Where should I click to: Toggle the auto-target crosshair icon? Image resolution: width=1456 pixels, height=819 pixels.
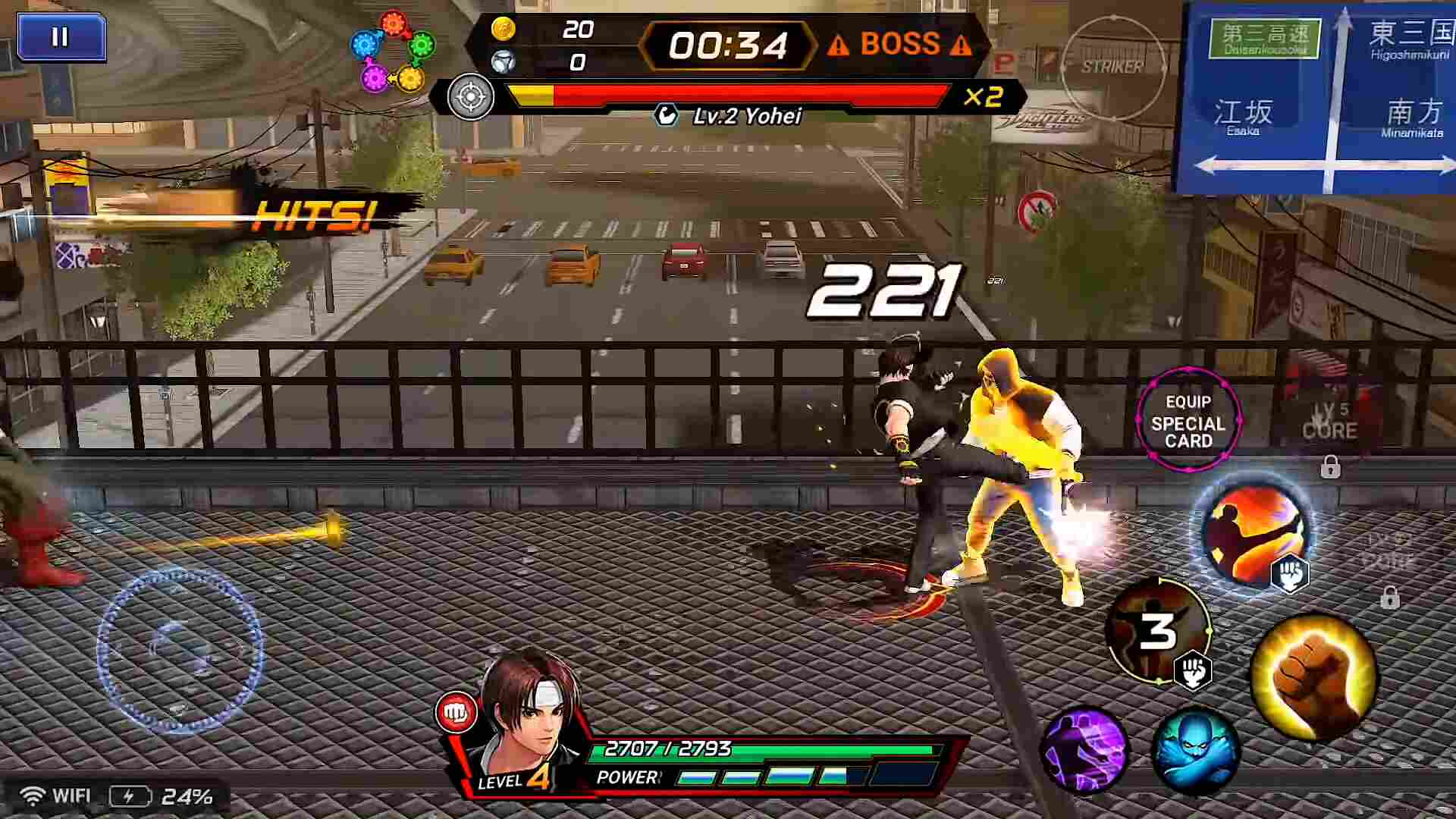tap(470, 97)
